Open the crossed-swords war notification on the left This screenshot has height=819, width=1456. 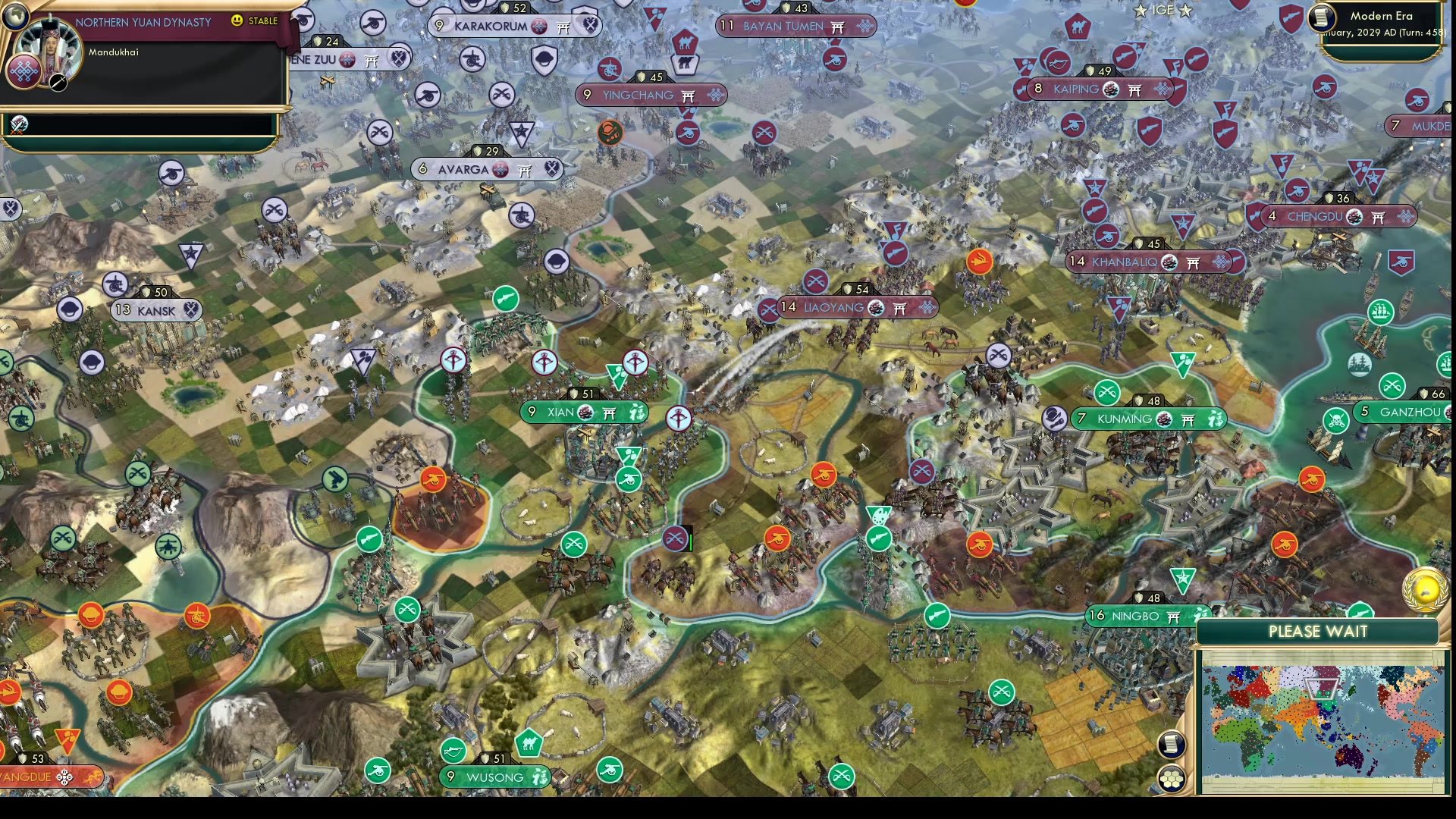click(19, 124)
